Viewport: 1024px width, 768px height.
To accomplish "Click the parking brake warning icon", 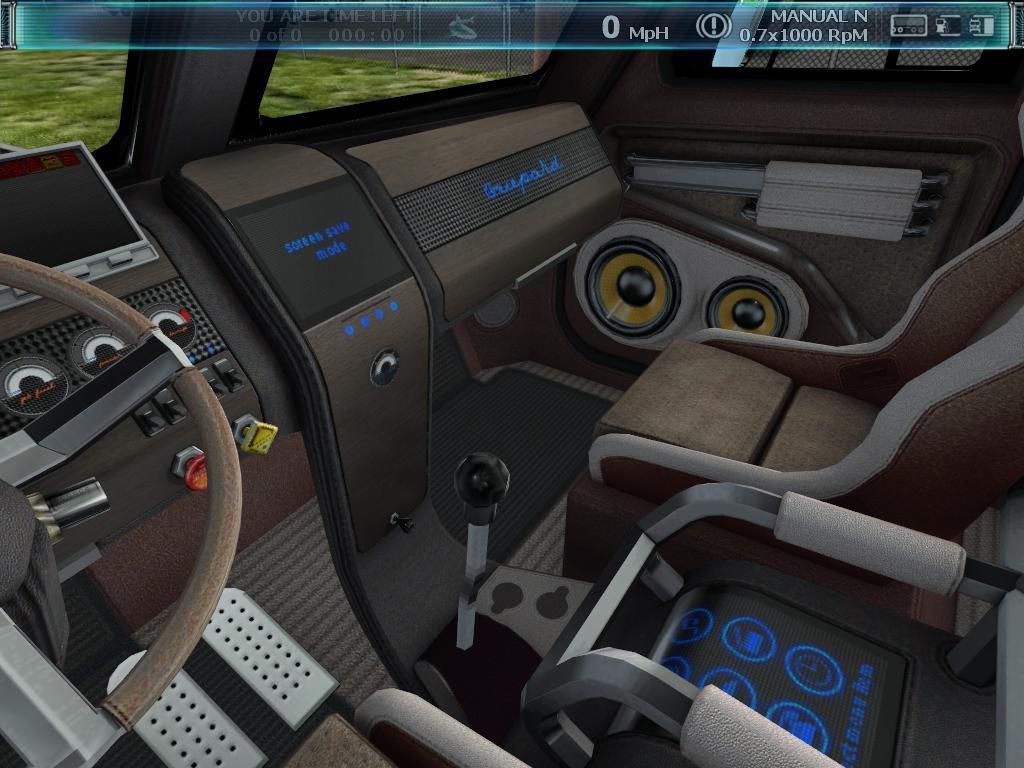I will (x=713, y=26).
